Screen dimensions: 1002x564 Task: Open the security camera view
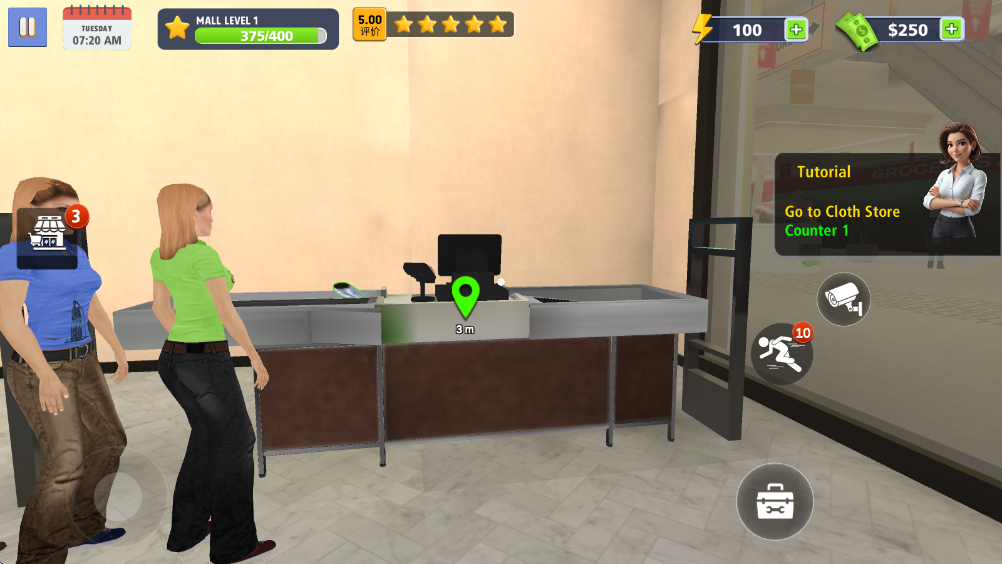click(843, 298)
